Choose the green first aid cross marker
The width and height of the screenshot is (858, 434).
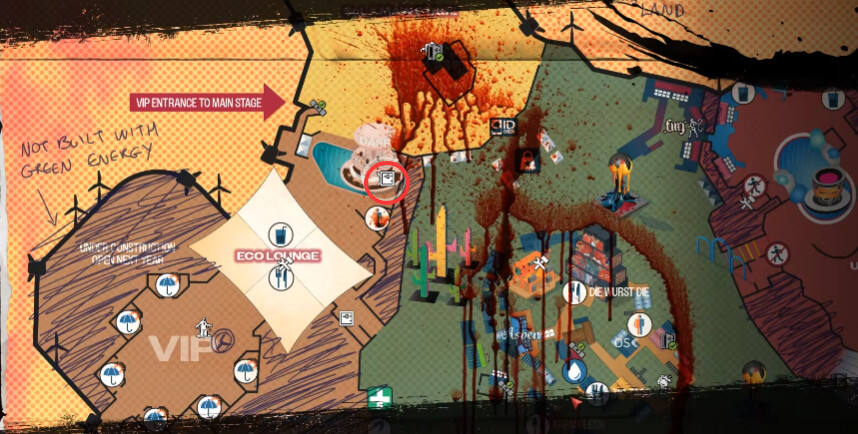tap(379, 398)
